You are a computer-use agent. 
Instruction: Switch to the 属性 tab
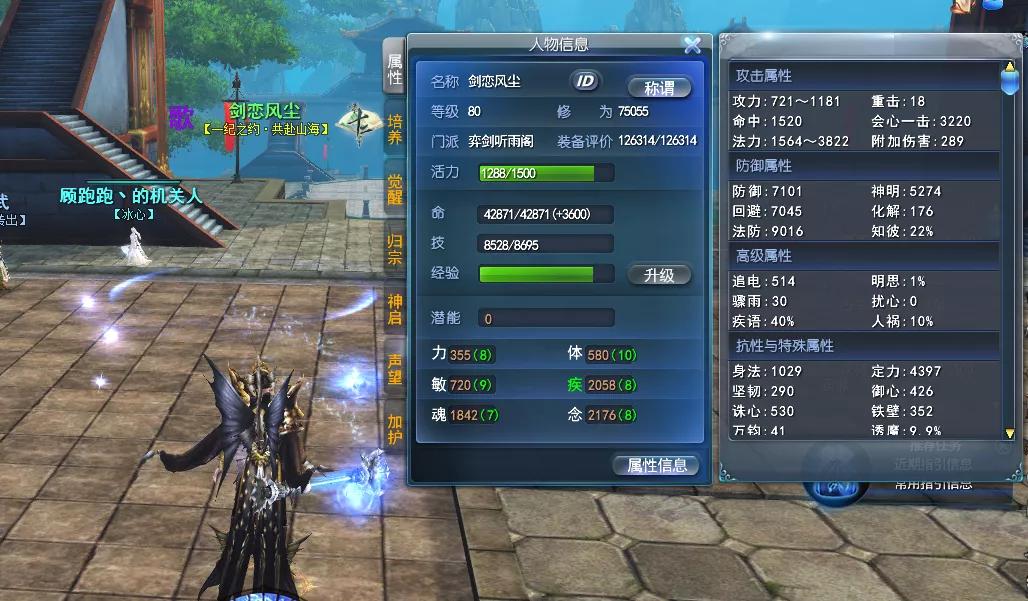pyautogui.click(x=395, y=68)
